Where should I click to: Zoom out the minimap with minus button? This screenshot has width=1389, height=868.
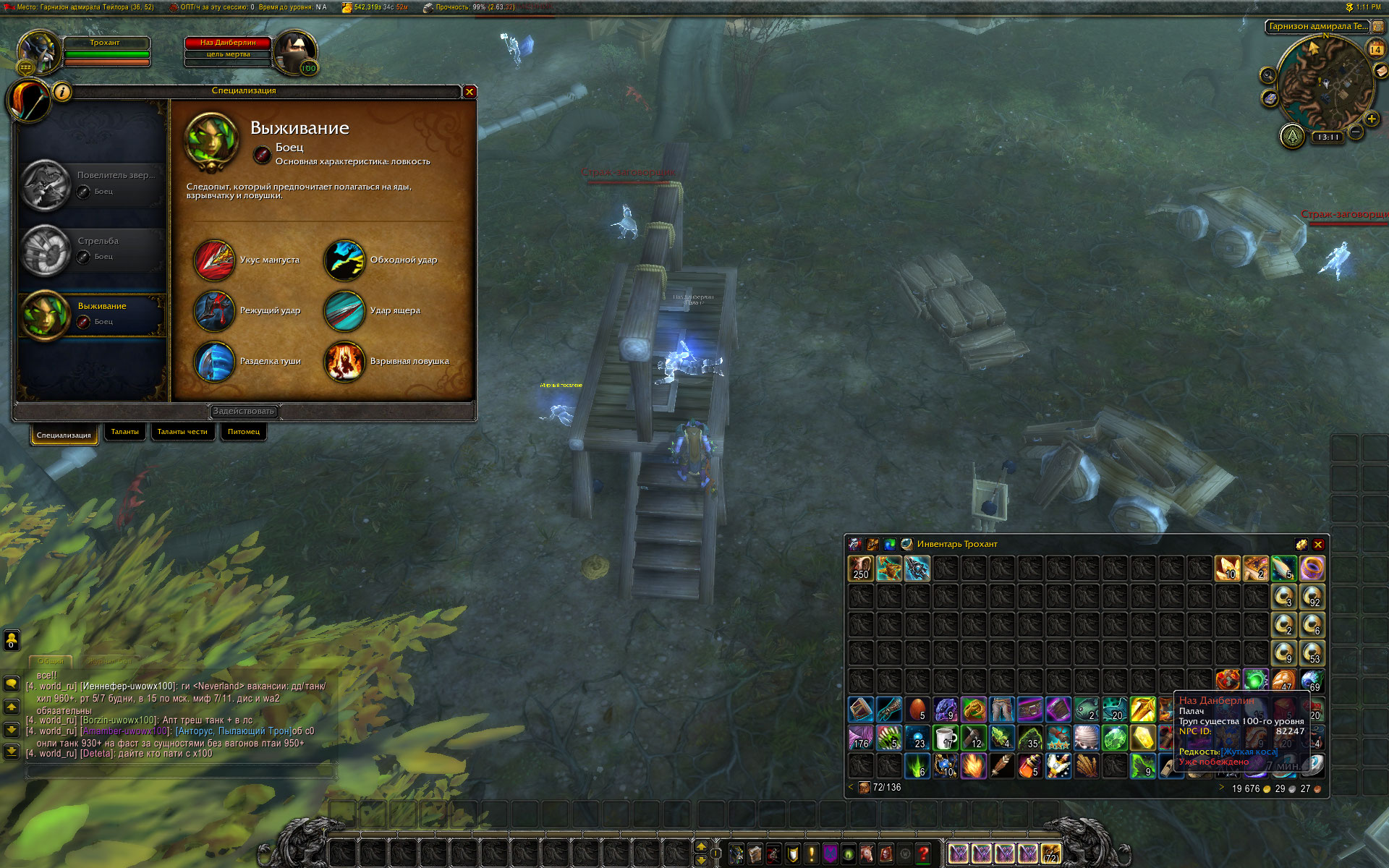pyautogui.click(x=1356, y=132)
